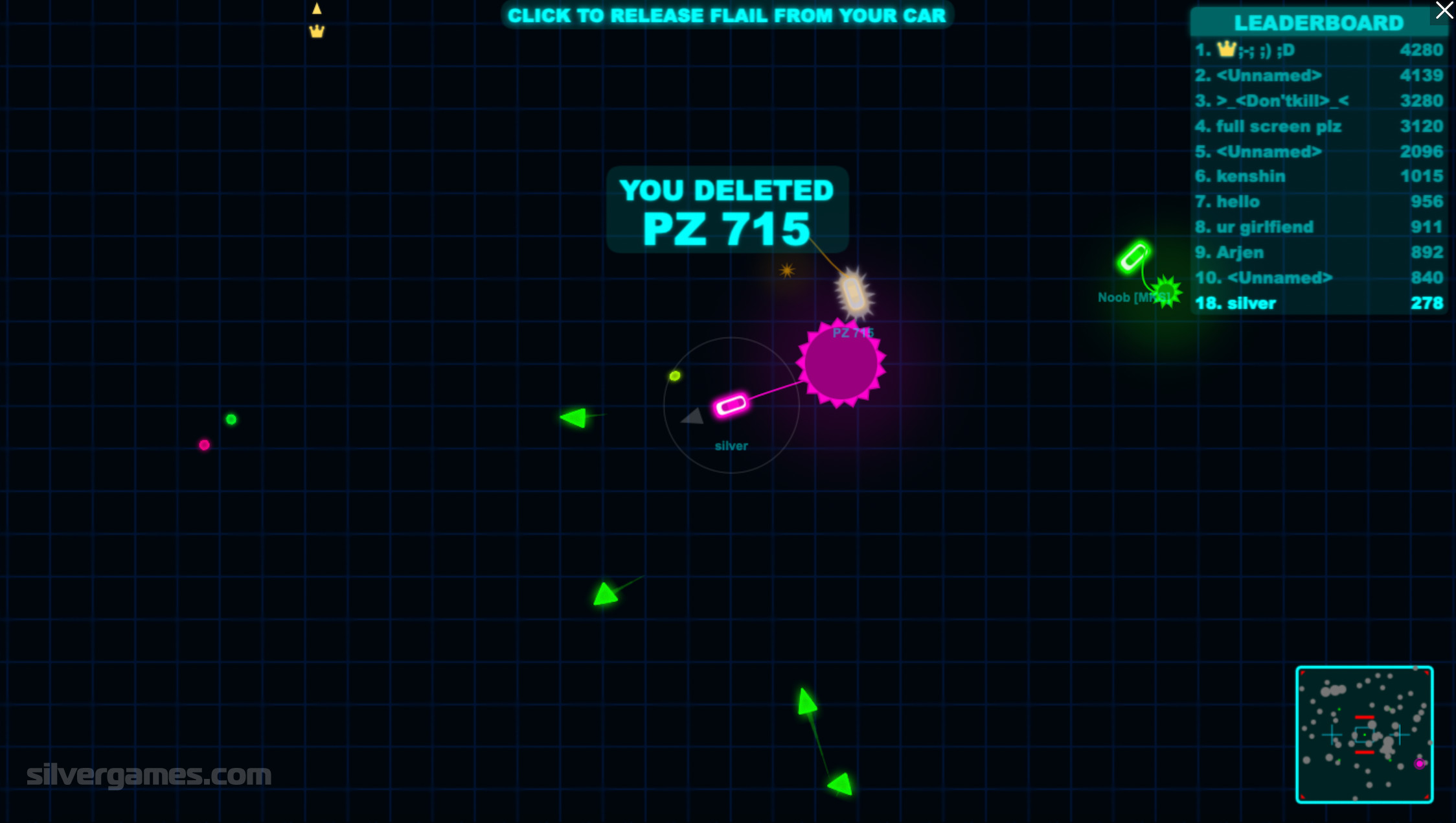
Task: Click the hello leaderboard row
Action: pyautogui.click(x=1318, y=202)
